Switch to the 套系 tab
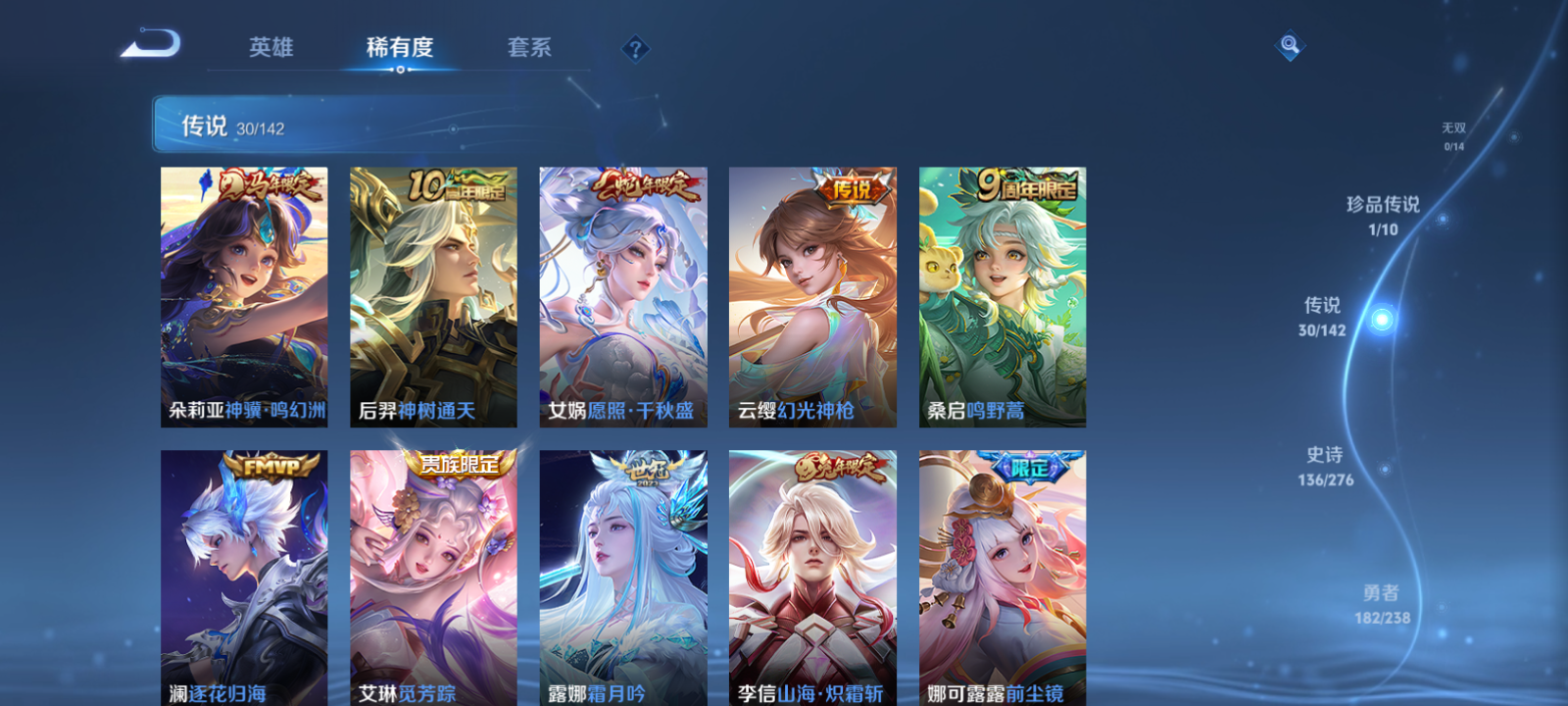Image resolution: width=1568 pixels, height=706 pixels. point(530,47)
